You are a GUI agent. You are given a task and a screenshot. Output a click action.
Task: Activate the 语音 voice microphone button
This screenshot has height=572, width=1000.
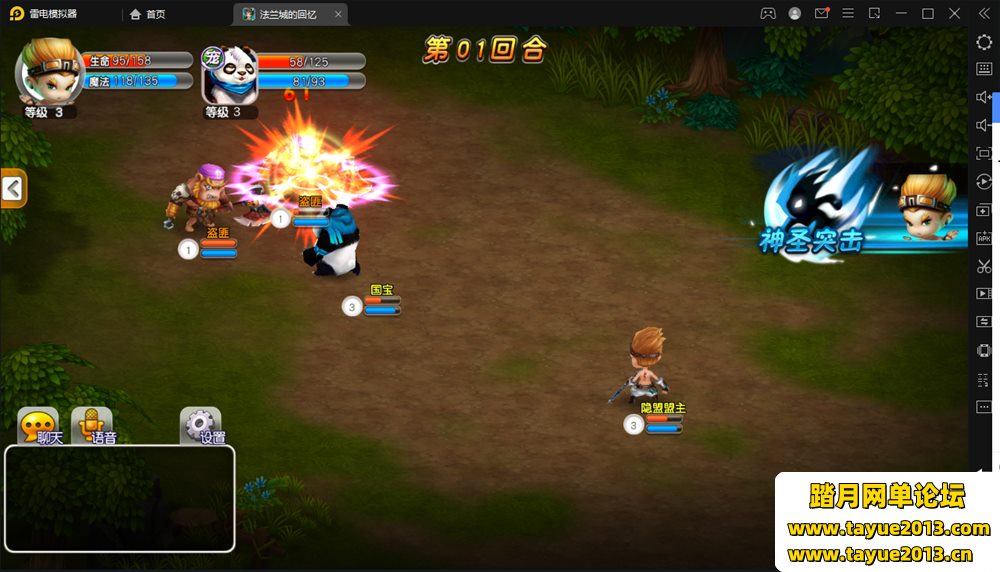92,426
